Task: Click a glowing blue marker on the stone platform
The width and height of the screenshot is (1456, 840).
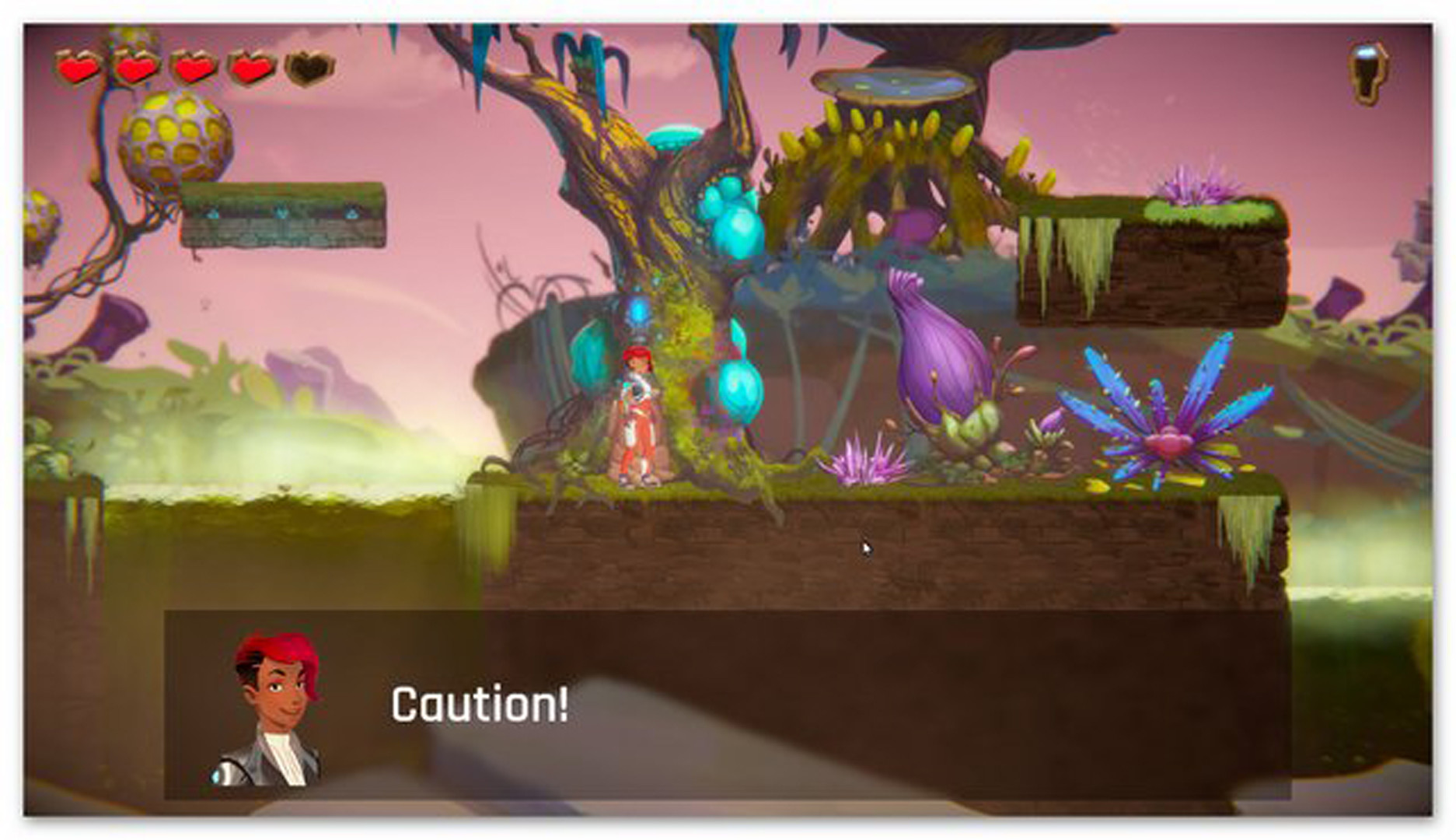Action: 280,212
